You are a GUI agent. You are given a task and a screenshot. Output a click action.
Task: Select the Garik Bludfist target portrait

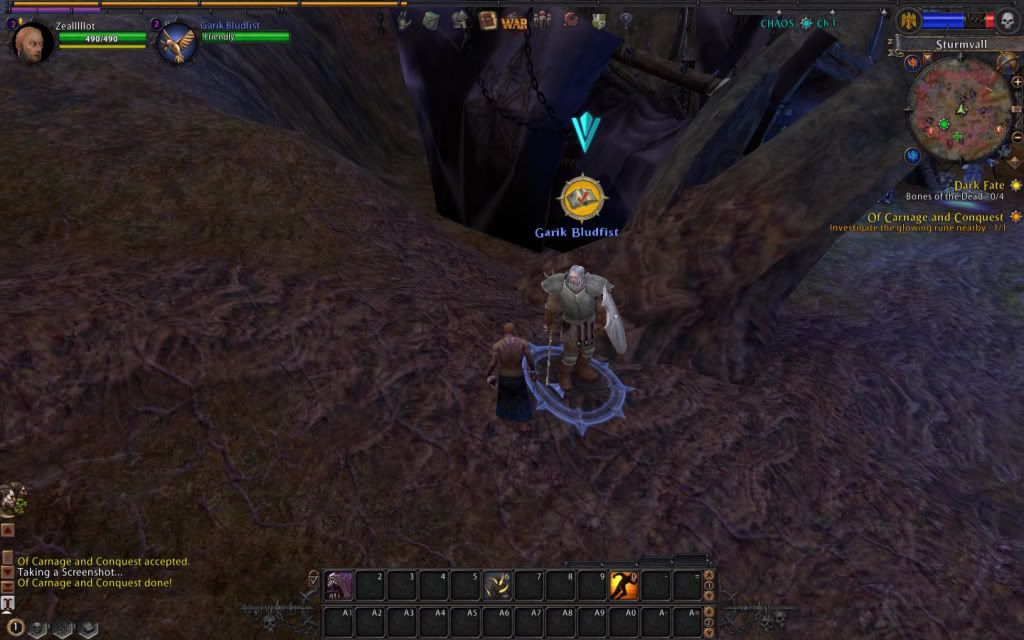pos(177,44)
